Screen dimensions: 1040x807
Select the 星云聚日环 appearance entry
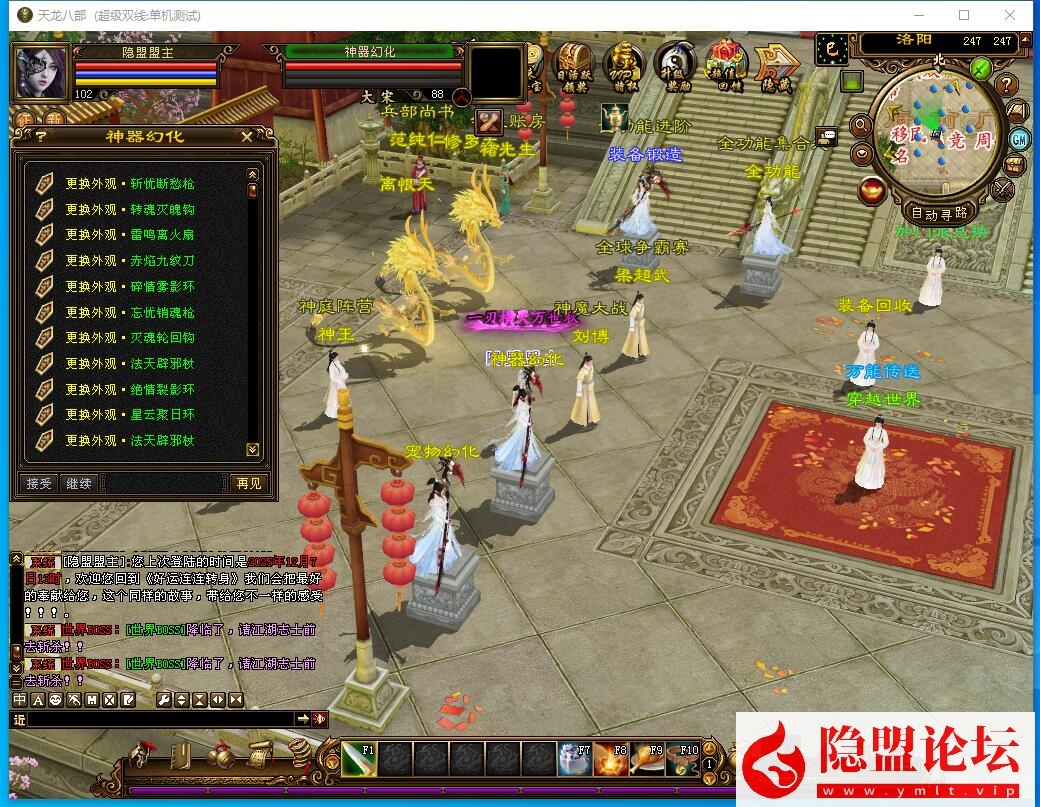[x=130, y=415]
